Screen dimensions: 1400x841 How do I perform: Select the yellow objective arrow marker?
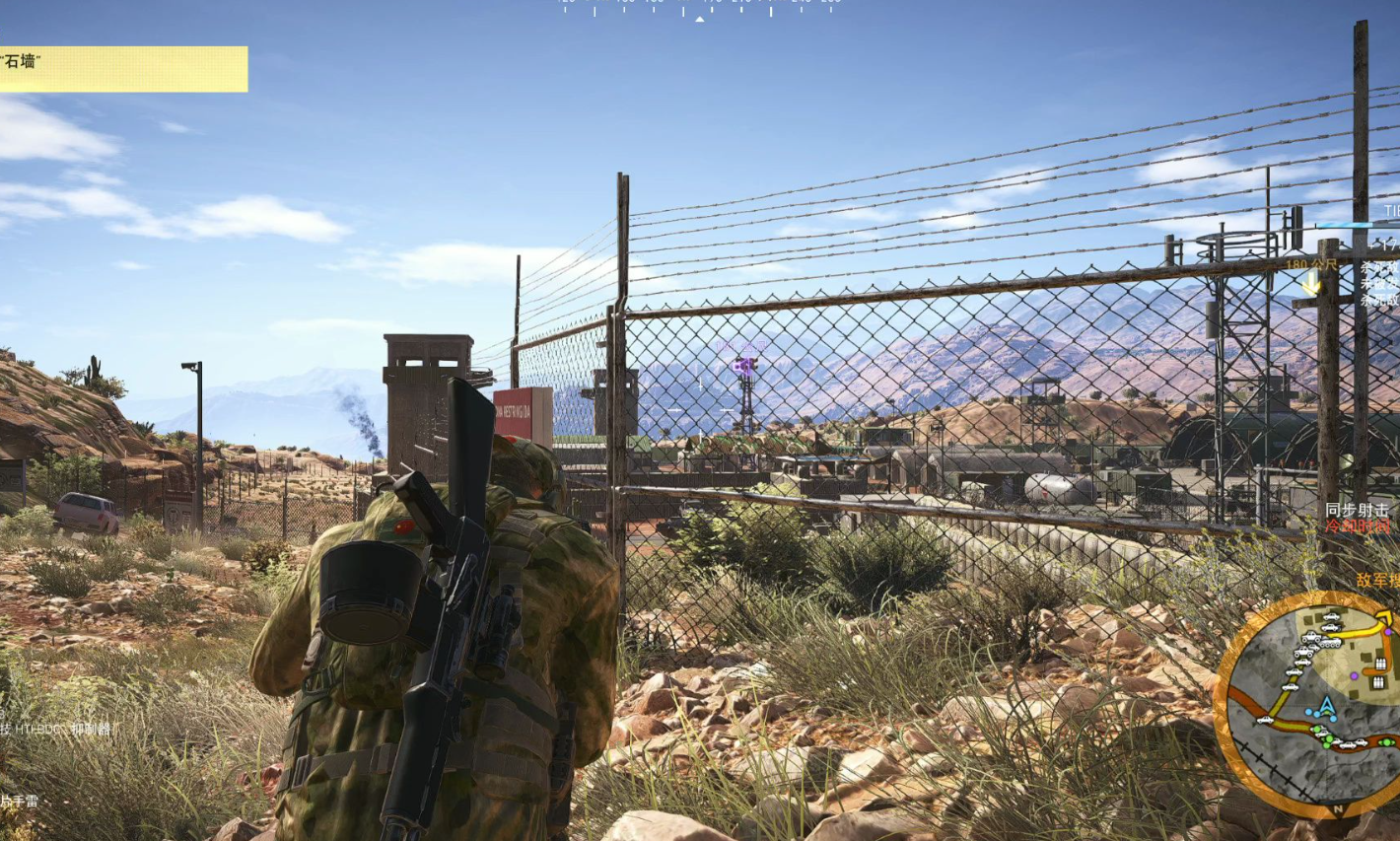click(x=1311, y=285)
